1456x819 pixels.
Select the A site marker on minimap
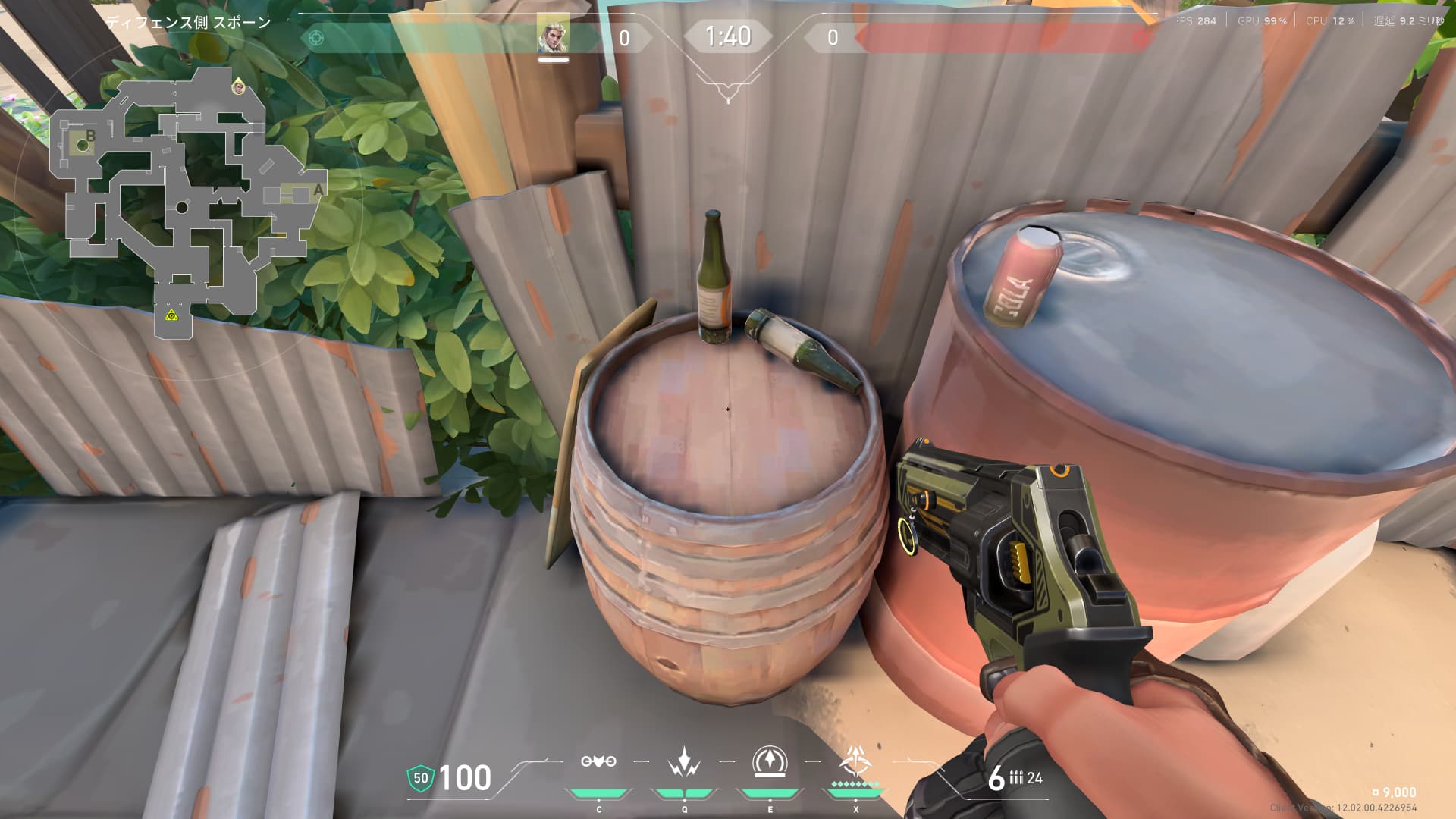[x=318, y=190]
